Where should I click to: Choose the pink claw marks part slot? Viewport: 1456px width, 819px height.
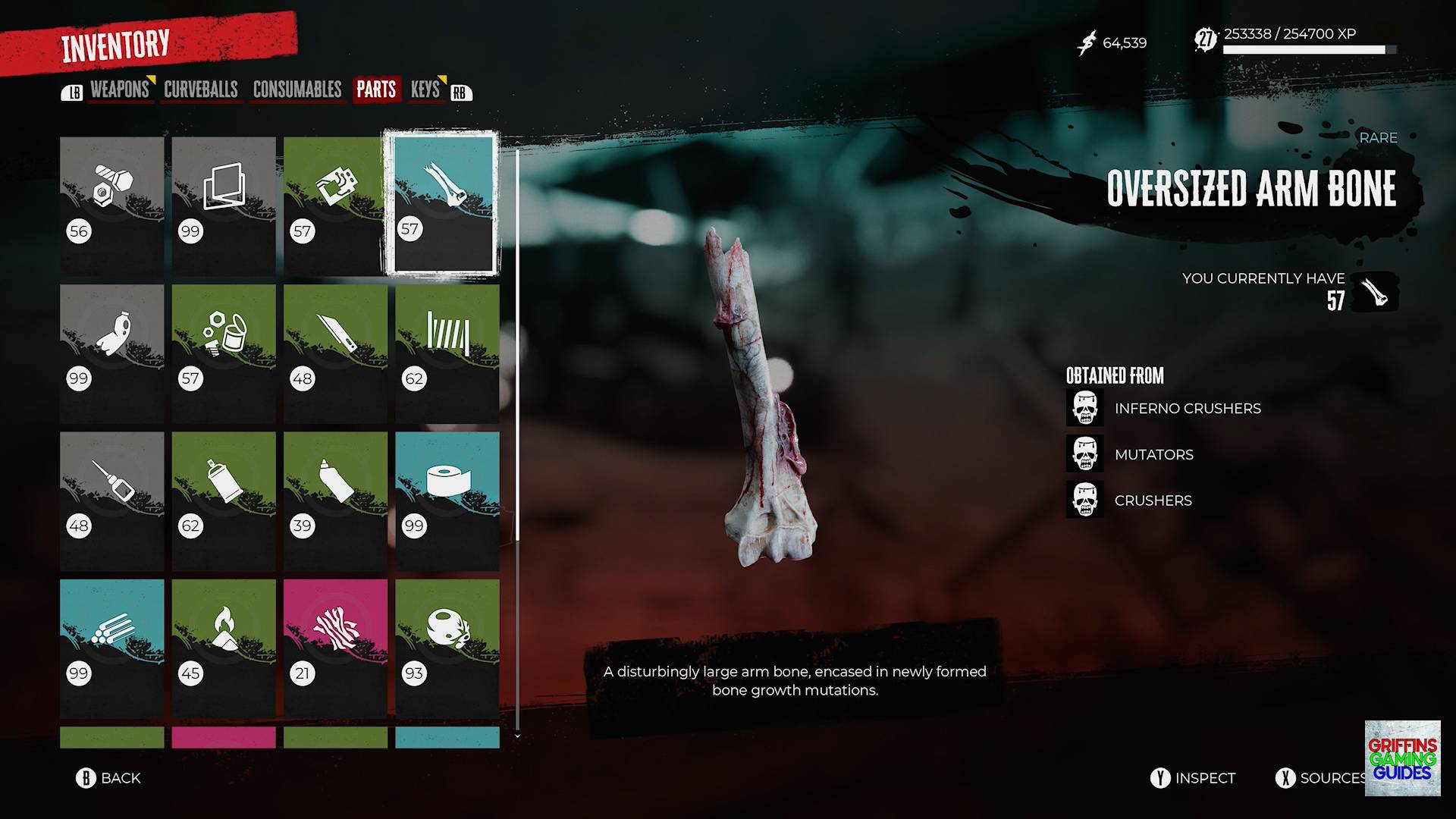coord(335,648)
